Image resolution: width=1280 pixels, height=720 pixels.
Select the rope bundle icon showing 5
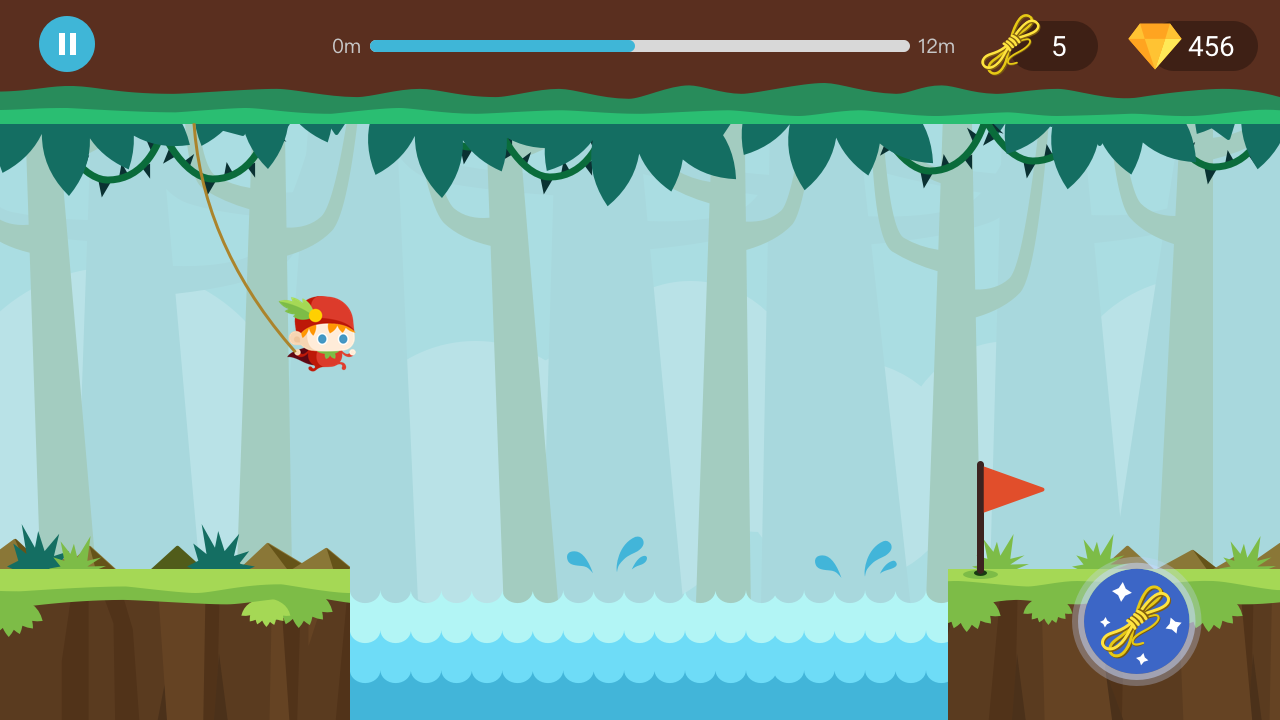coord(1009,45)
